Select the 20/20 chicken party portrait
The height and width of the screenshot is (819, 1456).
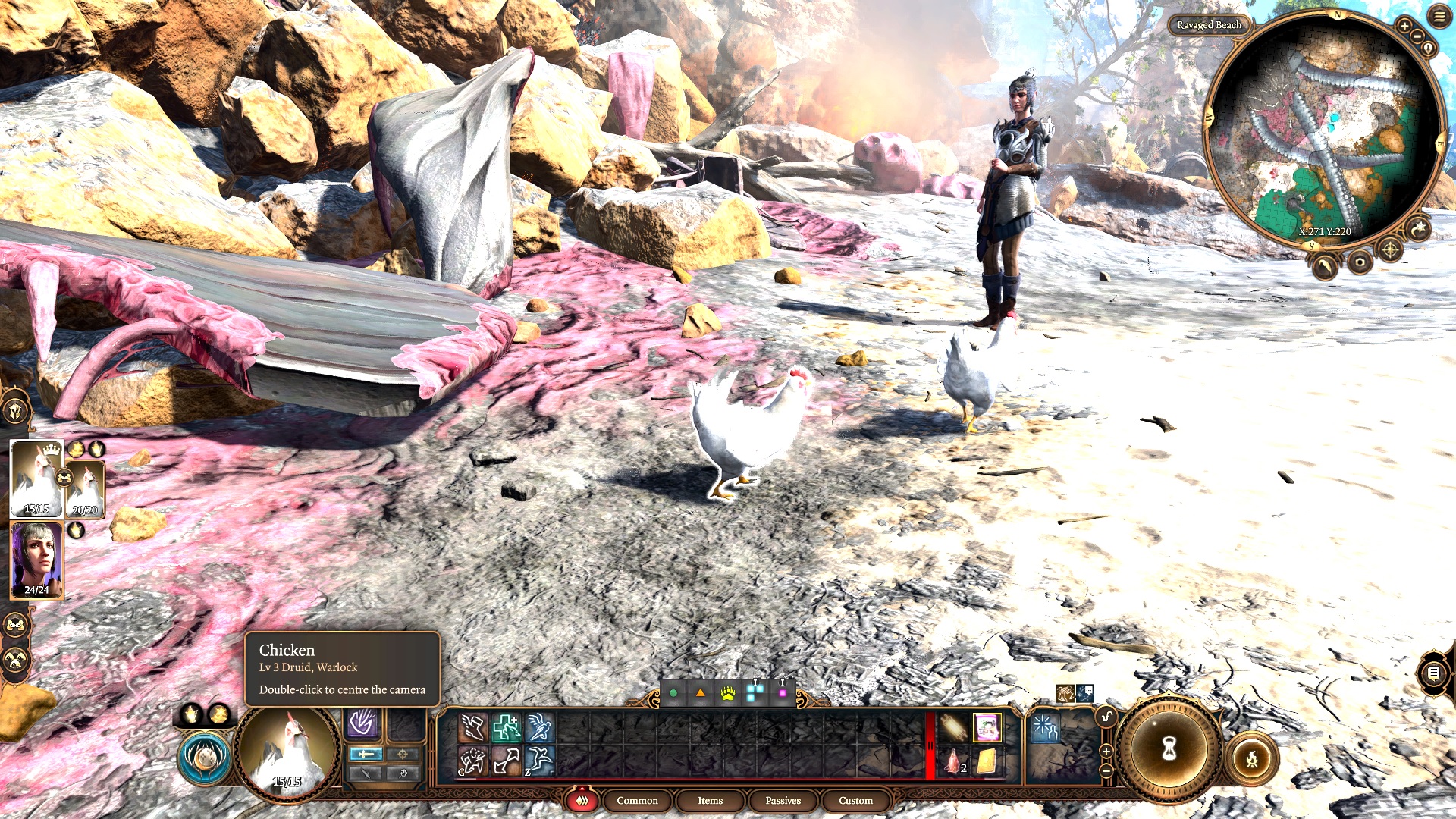pyautogui.click(x=86, y=488)
